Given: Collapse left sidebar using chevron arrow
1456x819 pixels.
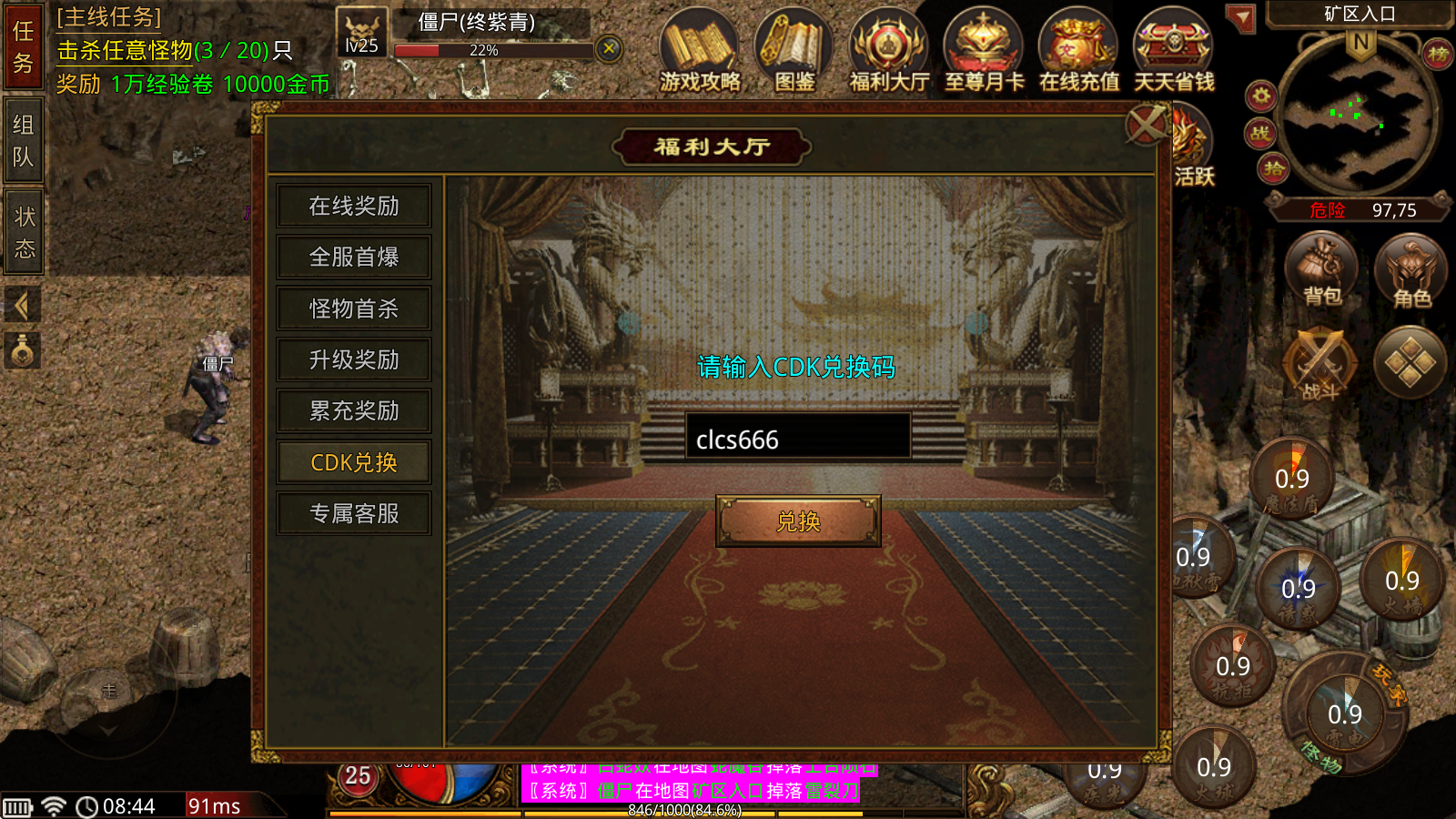Looking at the screenshot, I should click(x=22, y=305).
